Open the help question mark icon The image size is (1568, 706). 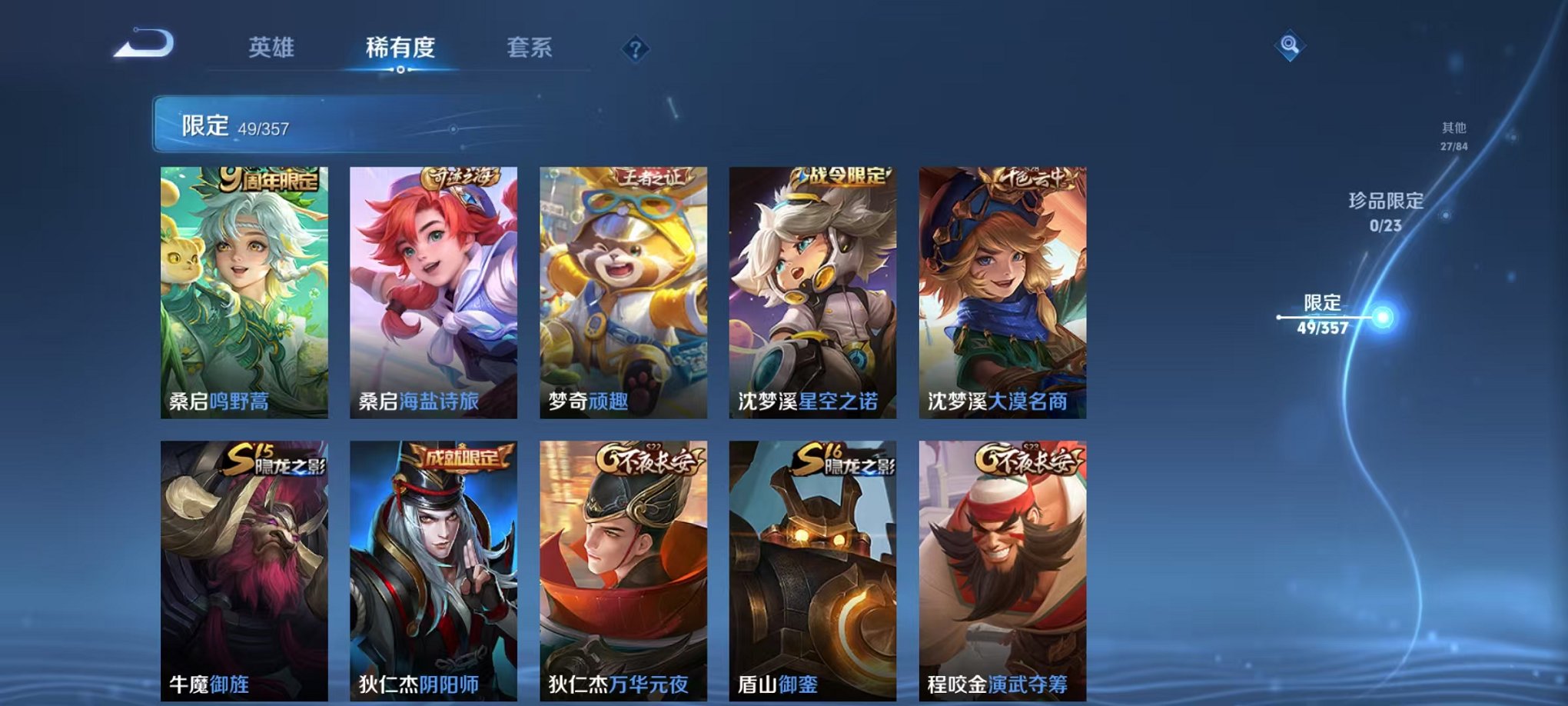pyautogui.click(x=635, y=49)
